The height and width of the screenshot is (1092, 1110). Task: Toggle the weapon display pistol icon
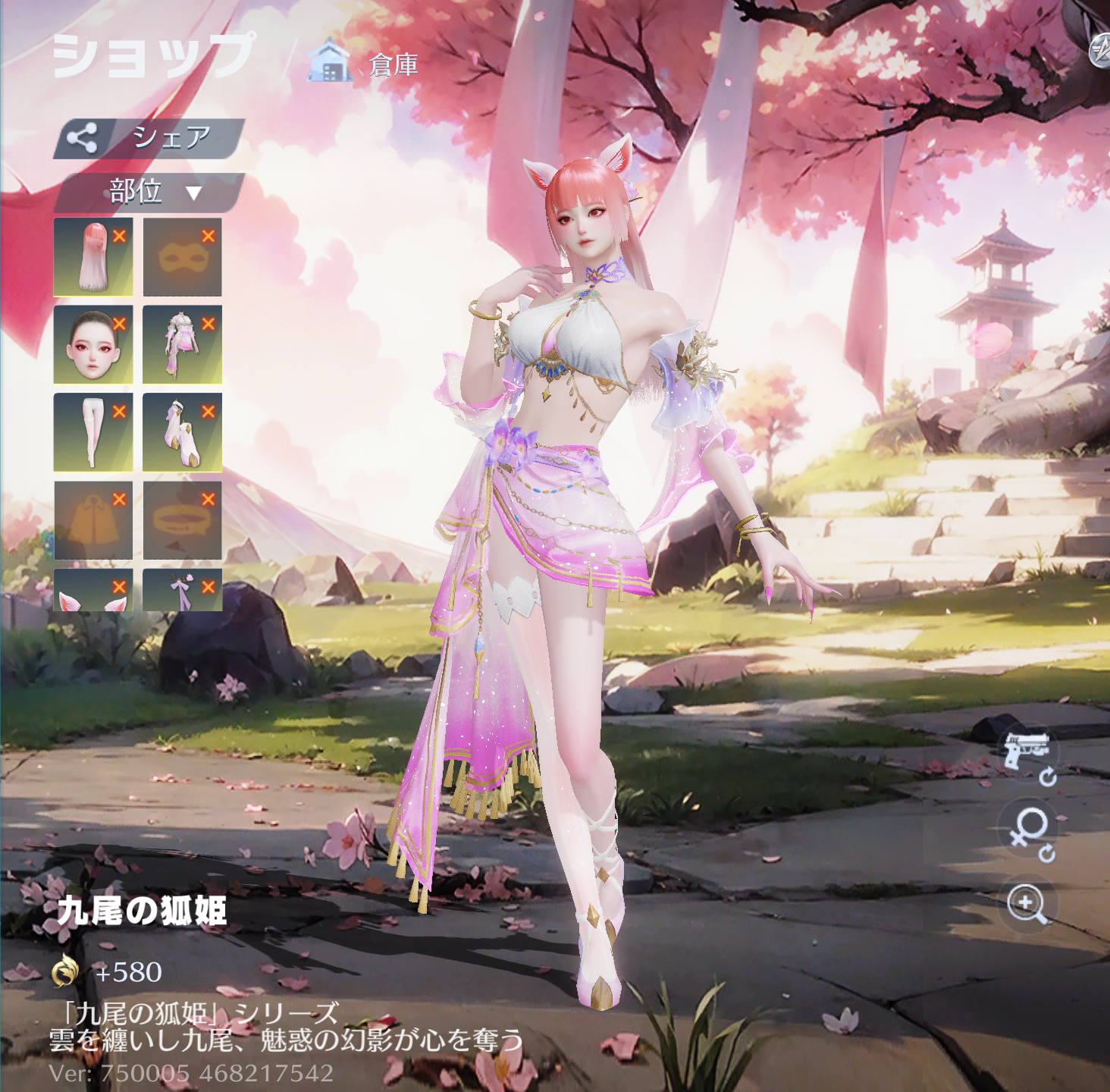click(x=1028, y=752)
